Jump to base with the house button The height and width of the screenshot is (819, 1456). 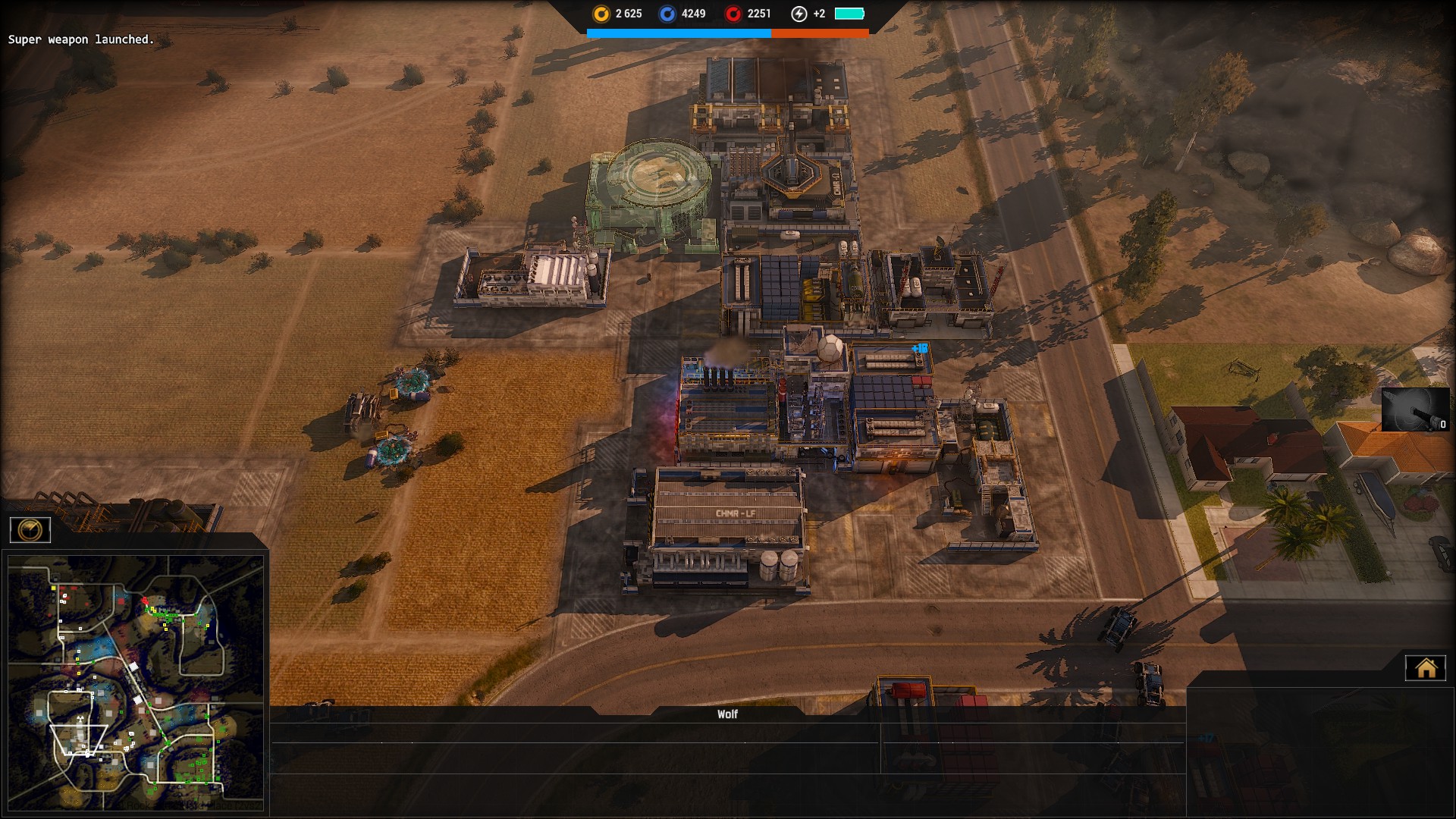[1426, 668]
